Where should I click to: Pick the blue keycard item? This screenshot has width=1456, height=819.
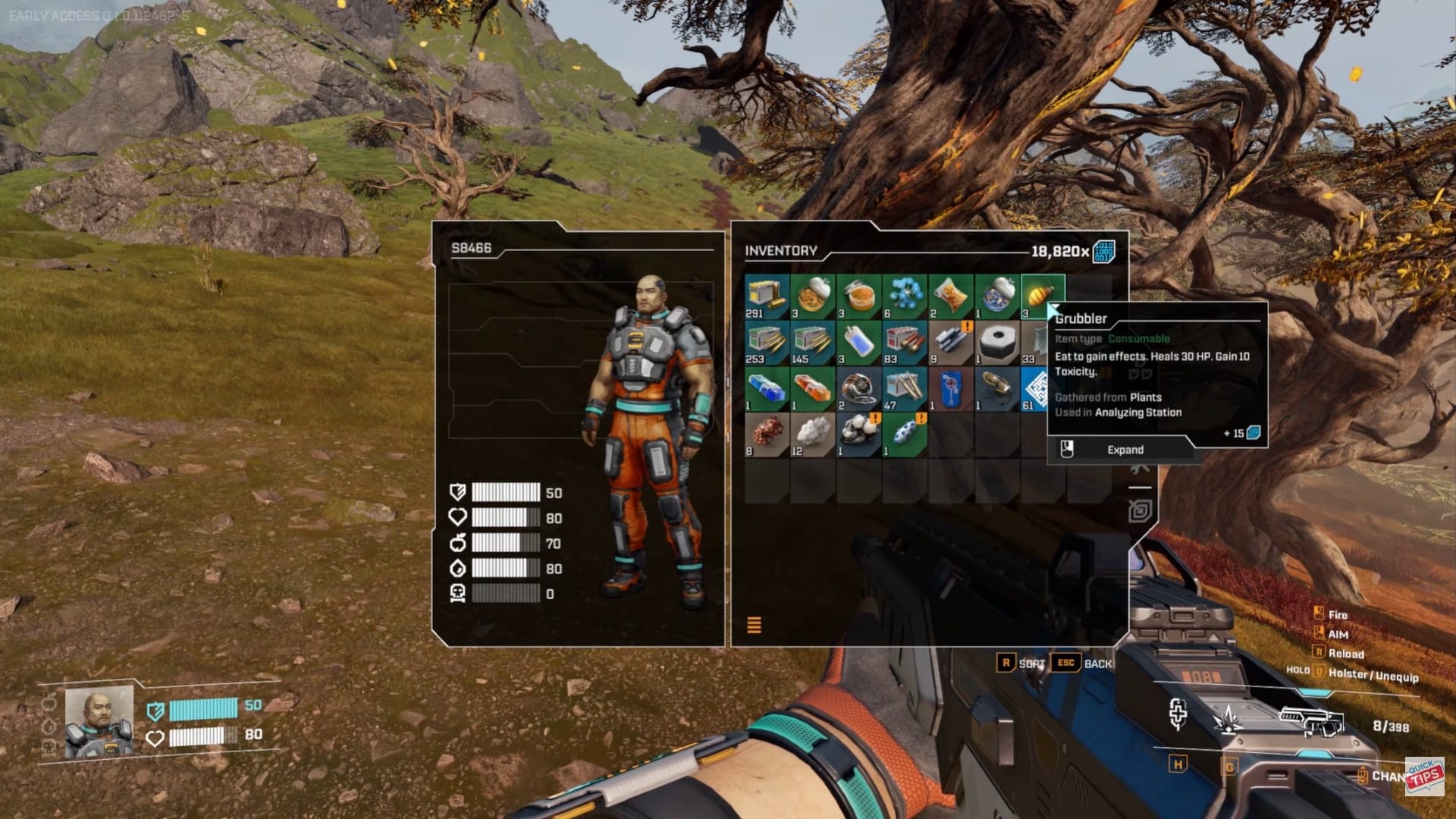pyautogui.click(x=950, y=388)
